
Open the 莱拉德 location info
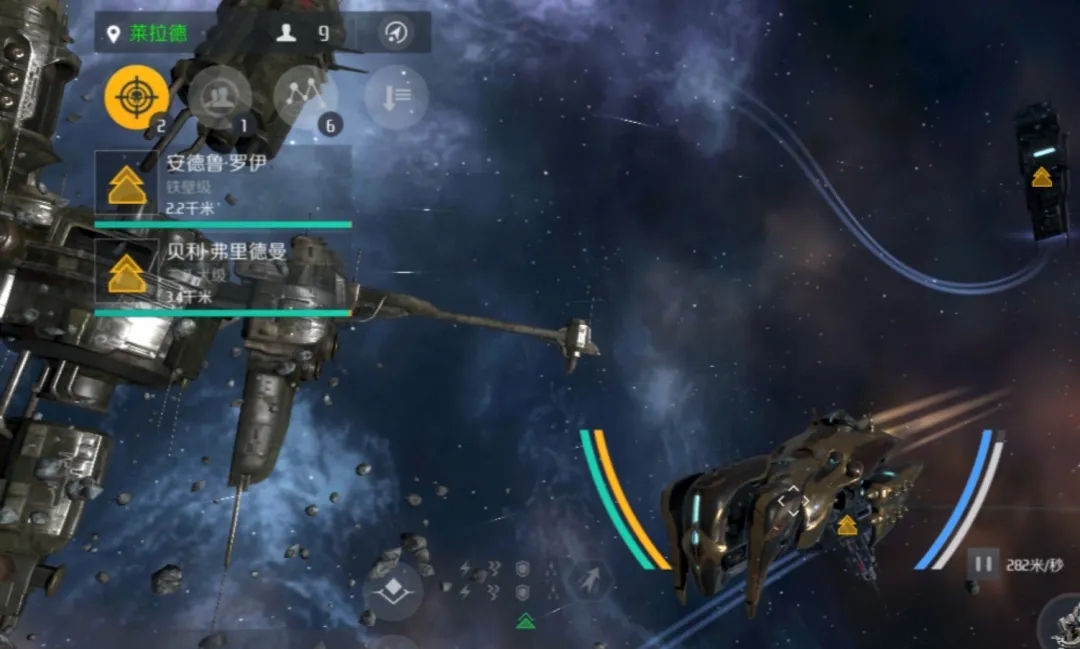click(x=148, y=33)
